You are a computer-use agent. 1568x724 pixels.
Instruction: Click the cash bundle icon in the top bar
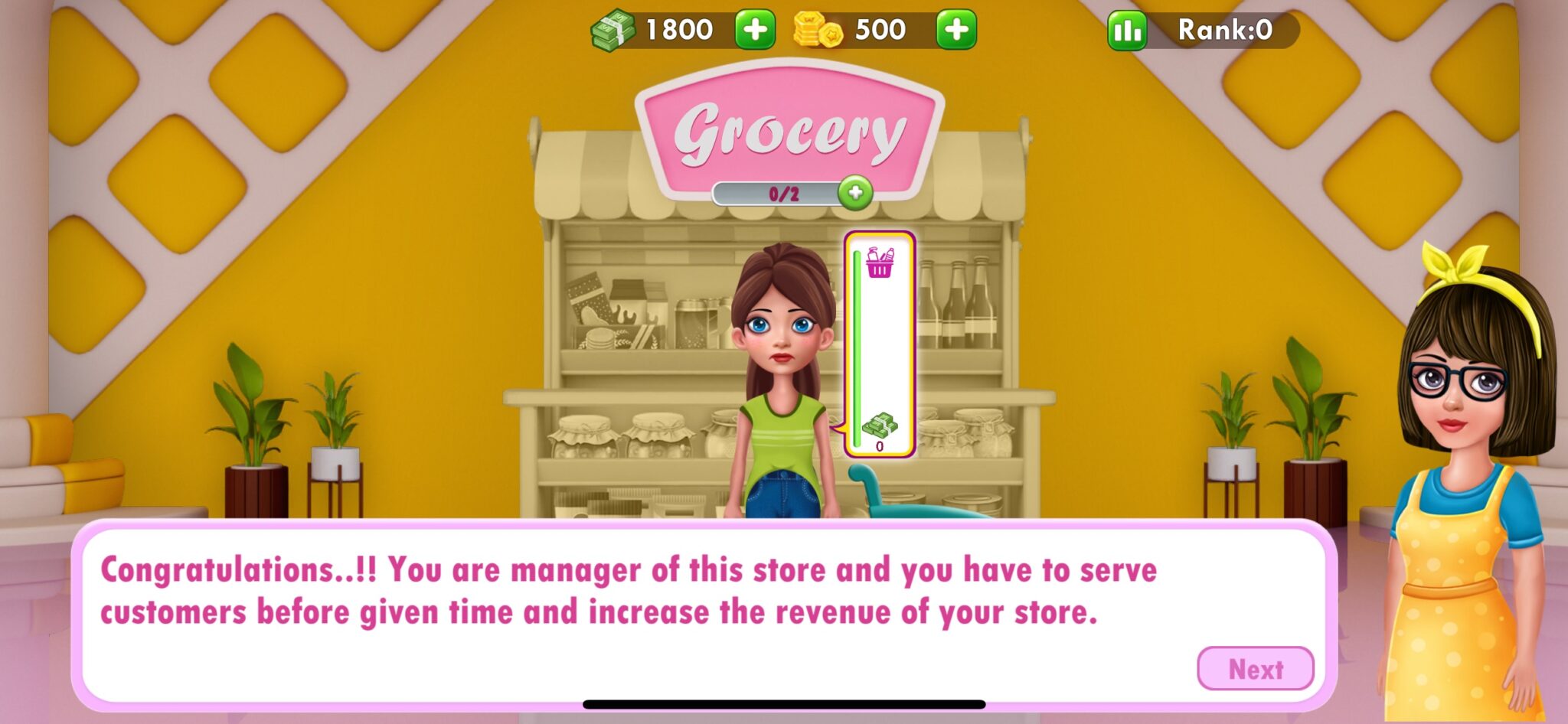tap(612, 31)
